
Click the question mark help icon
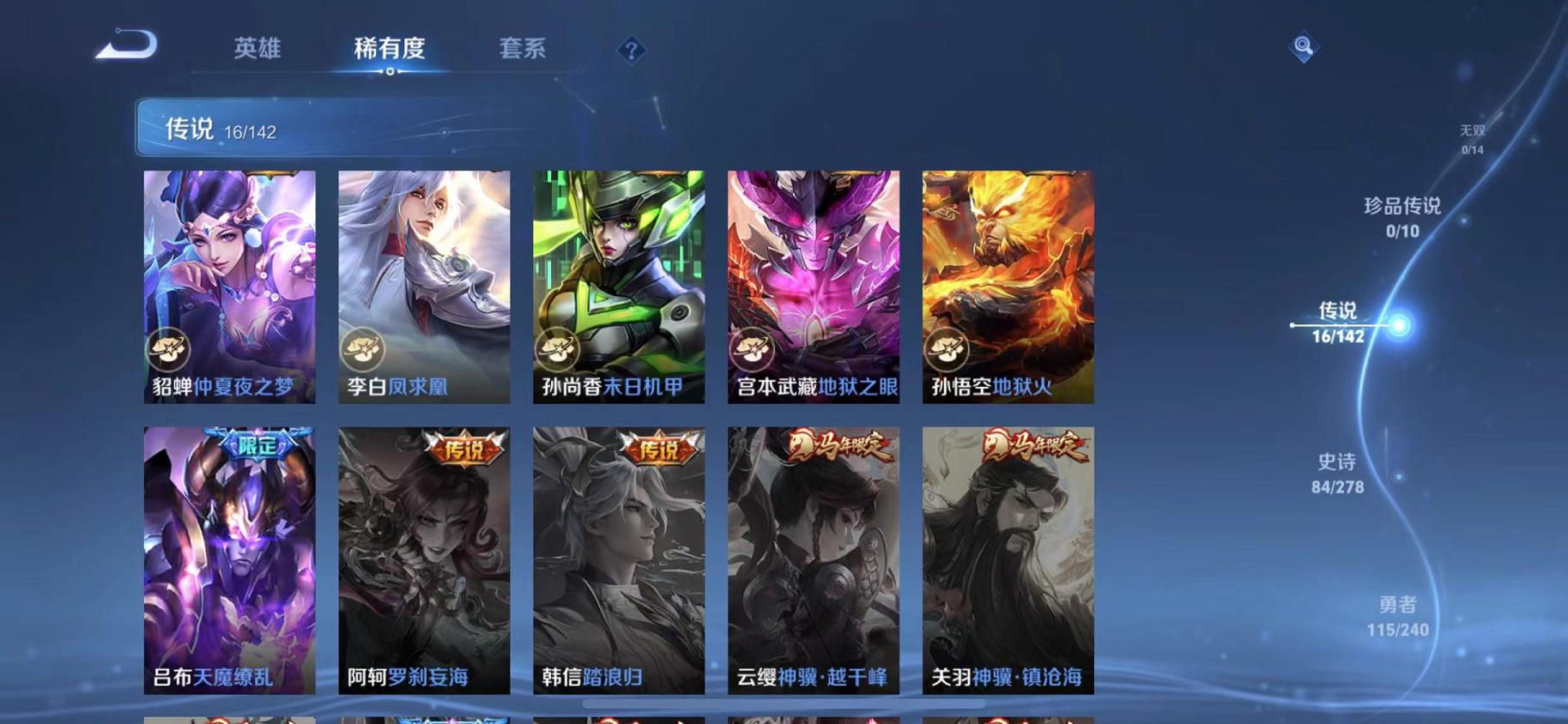click(631, 51)
